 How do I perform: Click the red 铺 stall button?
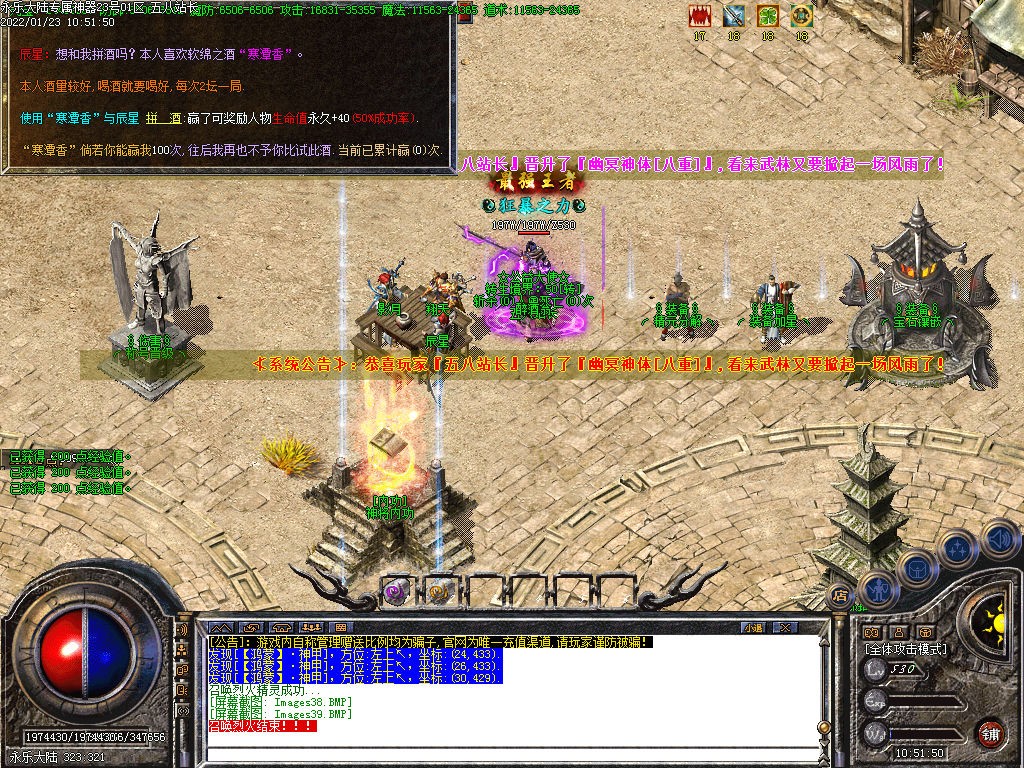tap(991, 733)
